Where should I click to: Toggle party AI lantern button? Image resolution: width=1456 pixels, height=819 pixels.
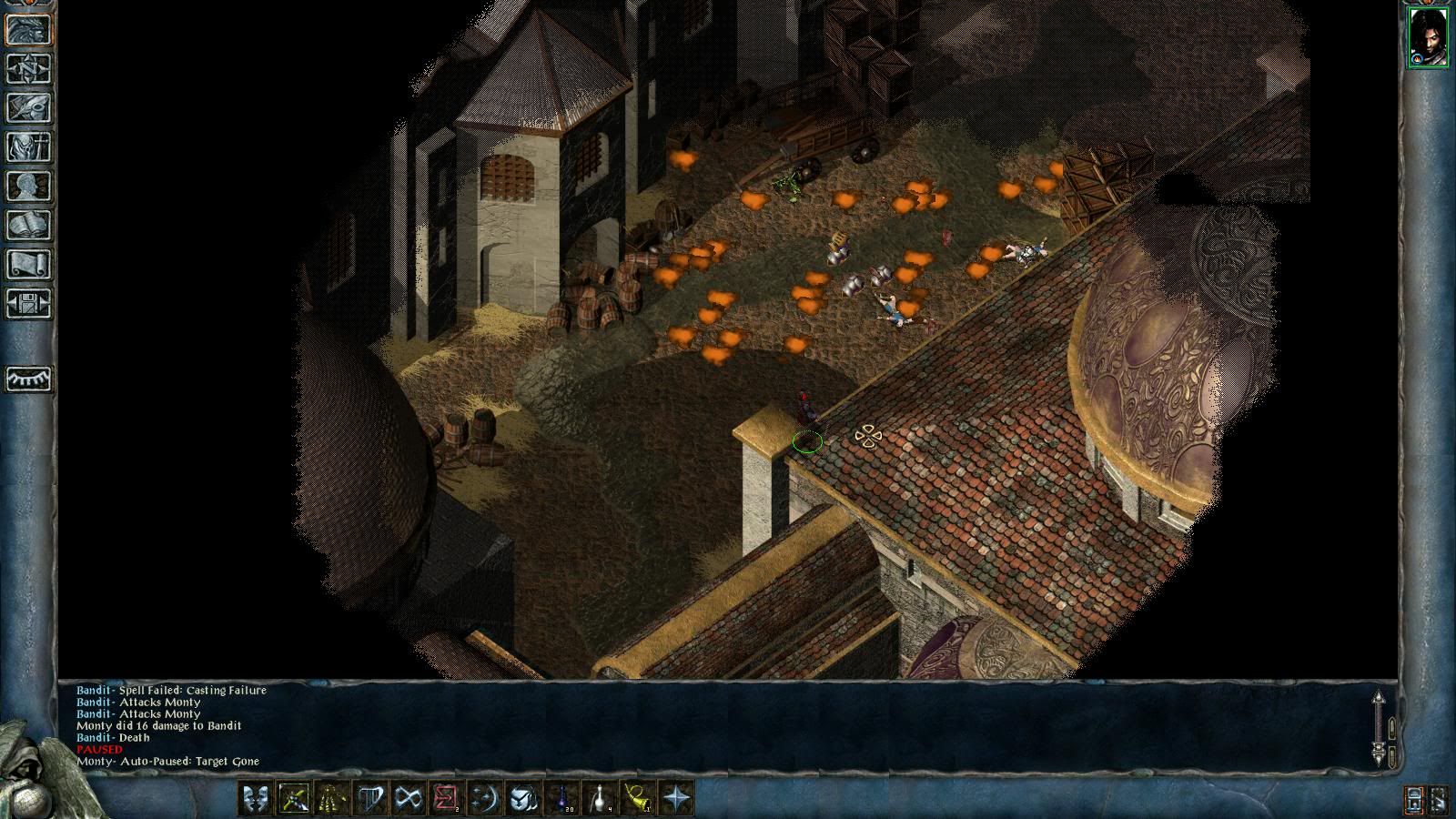click(x=1415, y=801)
